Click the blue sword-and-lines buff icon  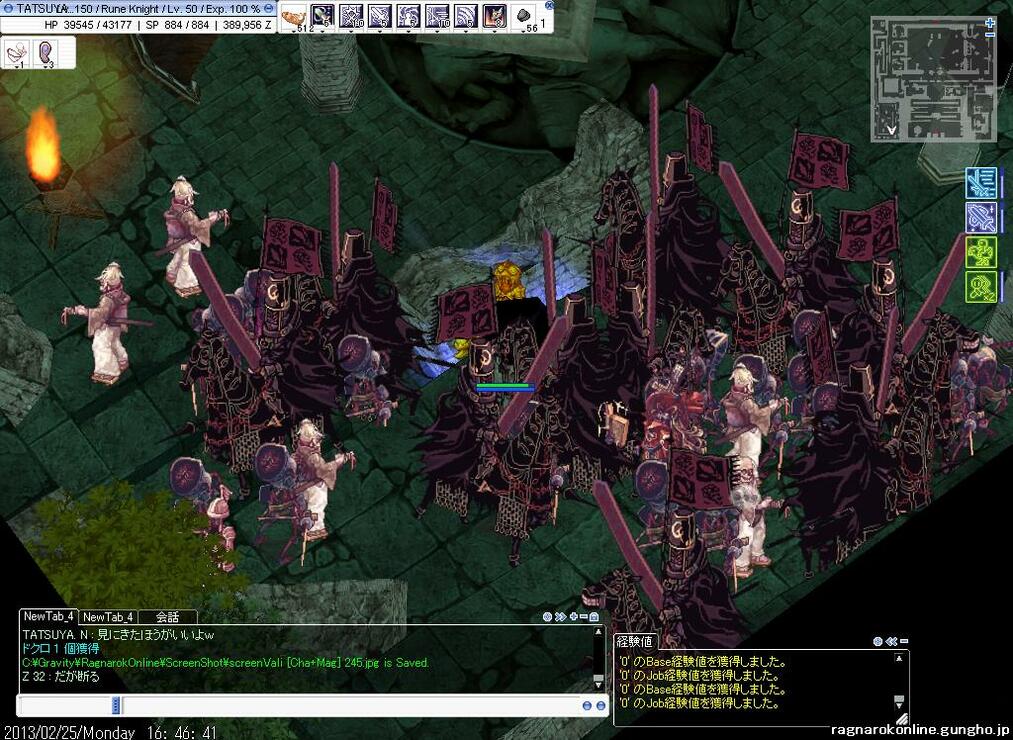point(980,183)
